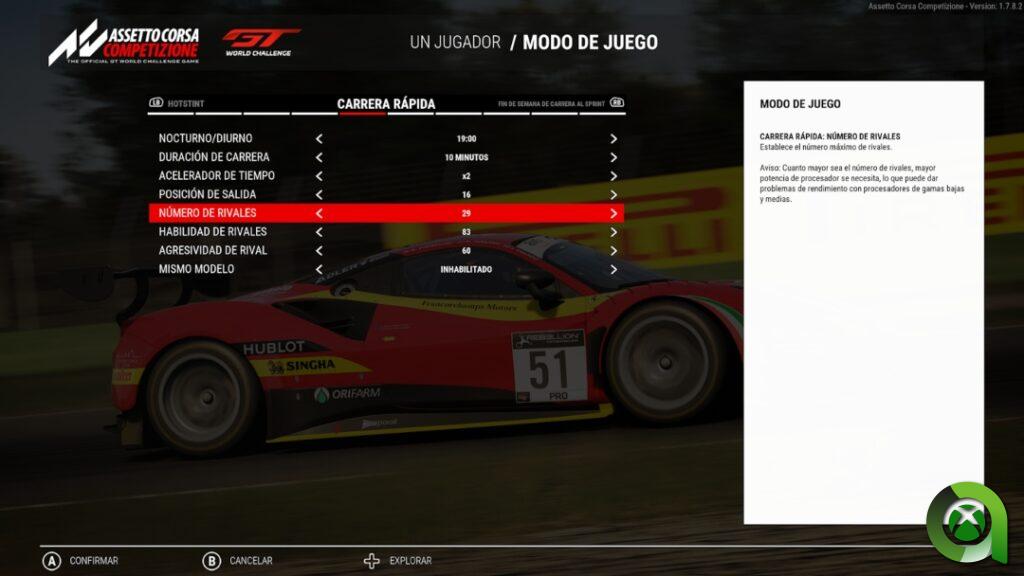Viewport: 1024px width, 576px height.
Task: Increase Número de Rivales above 29
Action: pos(613,213)
